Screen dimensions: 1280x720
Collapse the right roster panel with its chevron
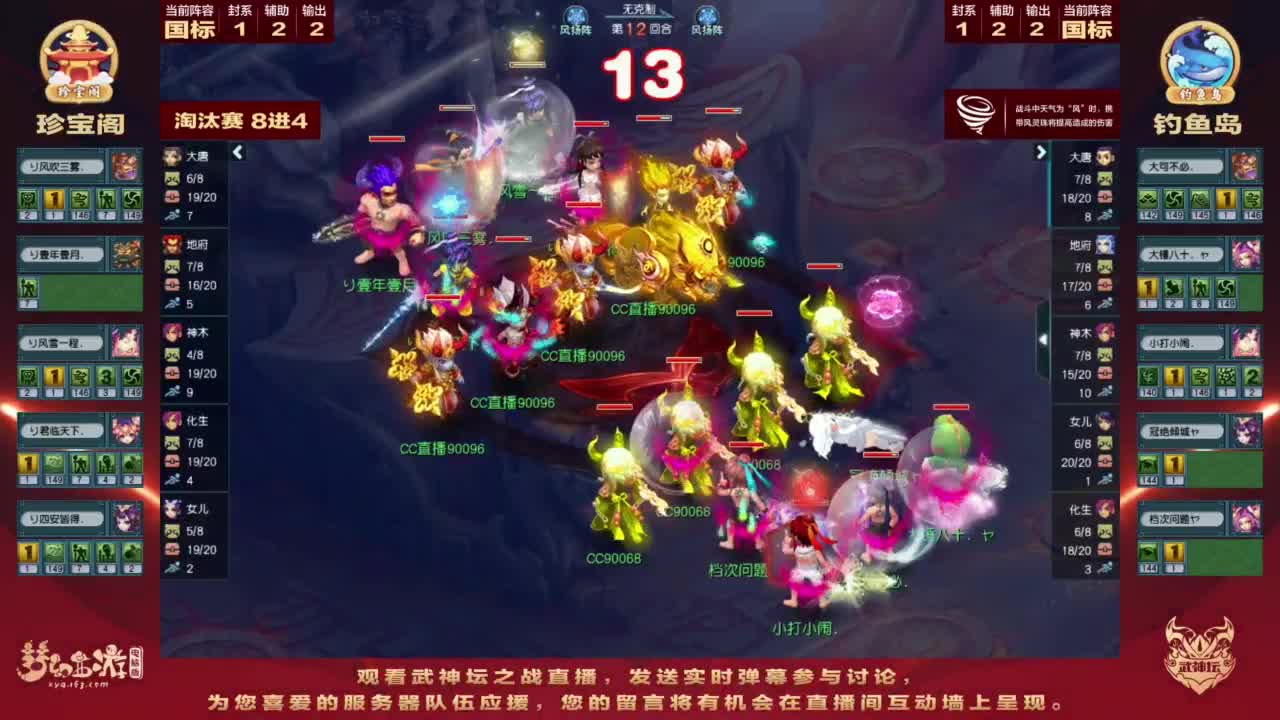click(1040, 153)
